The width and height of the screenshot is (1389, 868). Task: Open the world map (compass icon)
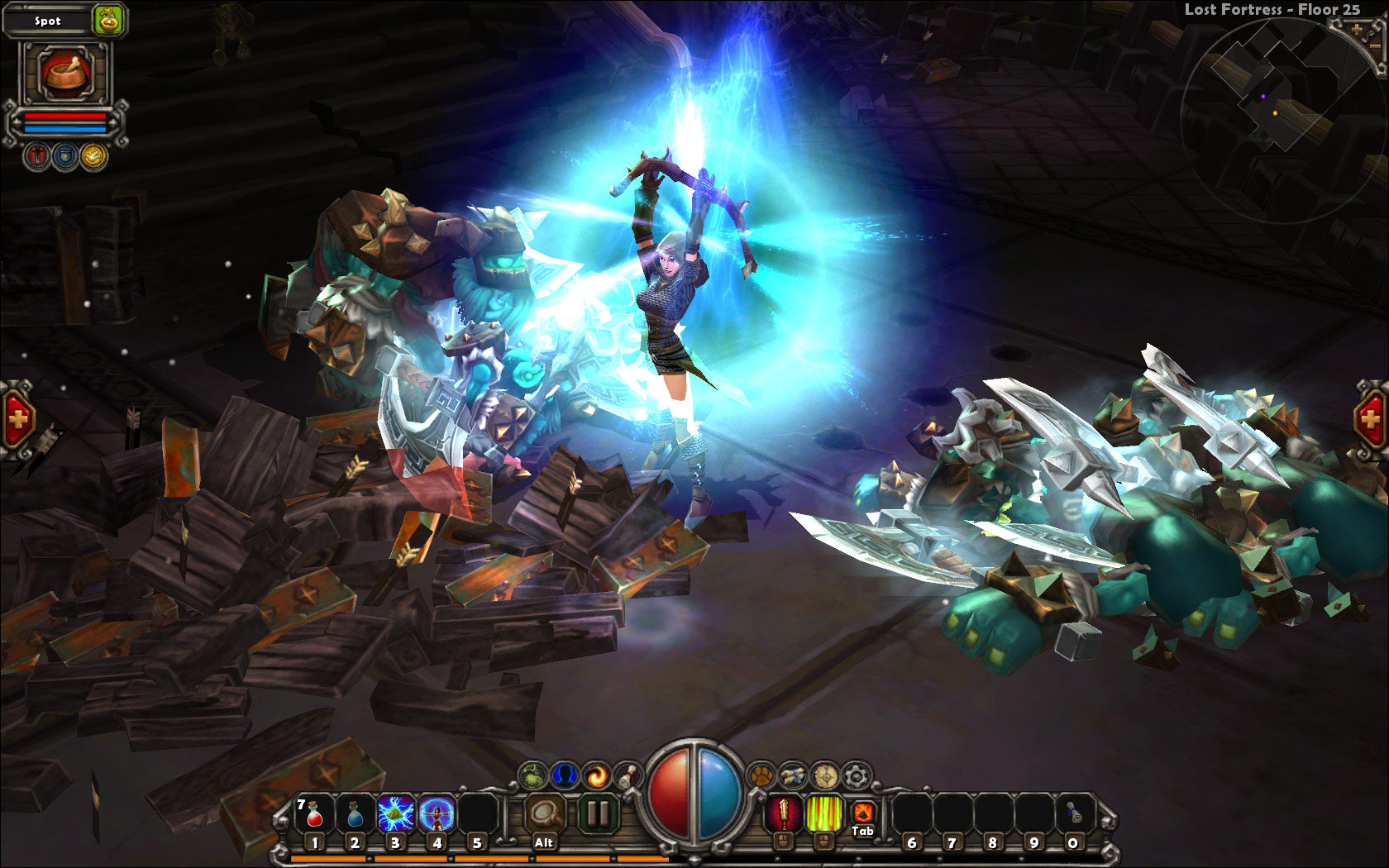[824, 775]
